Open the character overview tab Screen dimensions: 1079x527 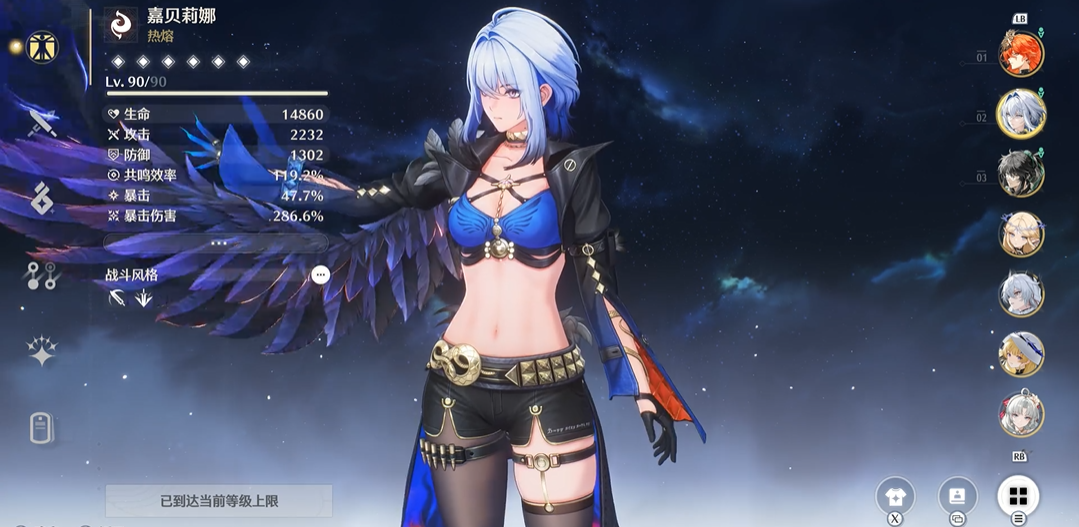(x=42, y=46)
